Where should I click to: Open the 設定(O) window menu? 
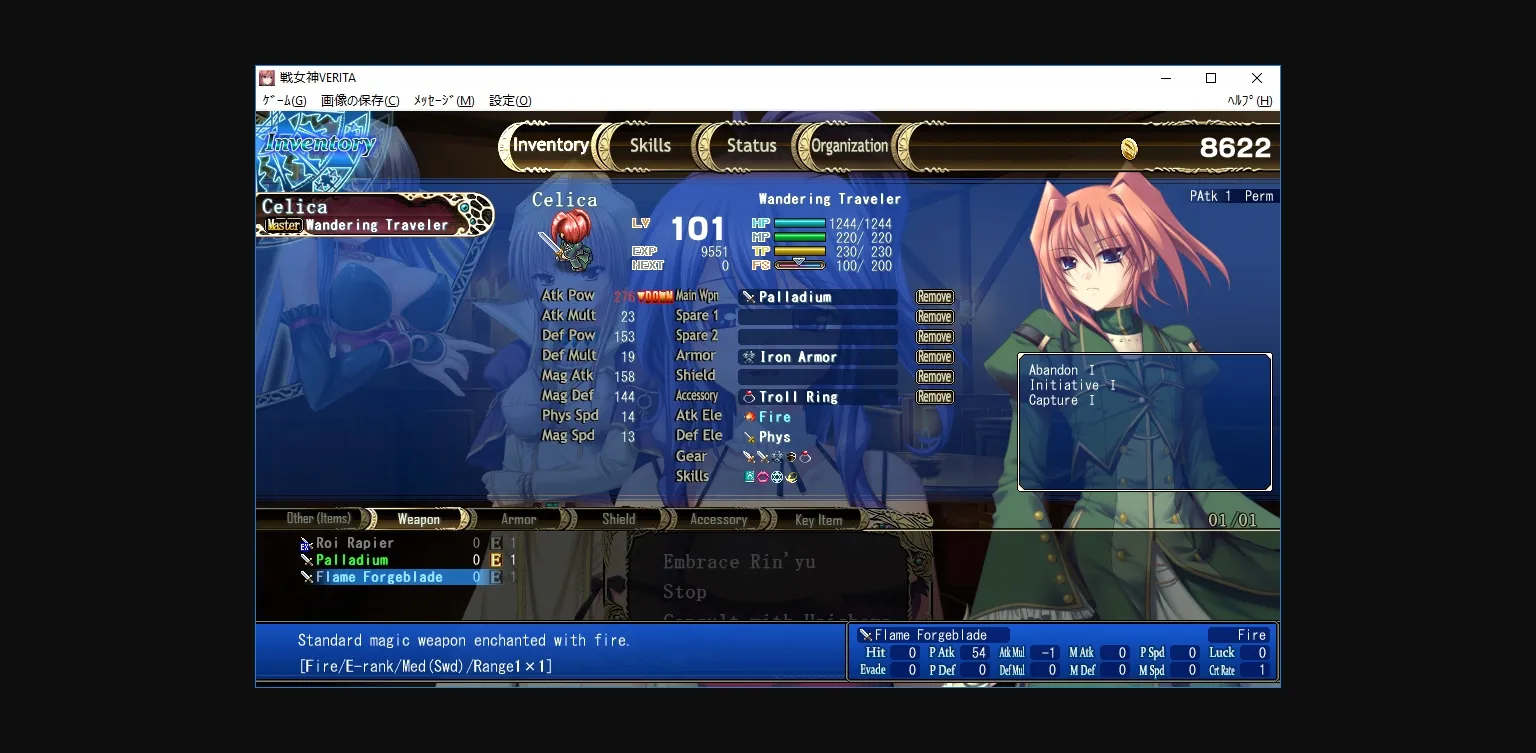tap(510, 101)
